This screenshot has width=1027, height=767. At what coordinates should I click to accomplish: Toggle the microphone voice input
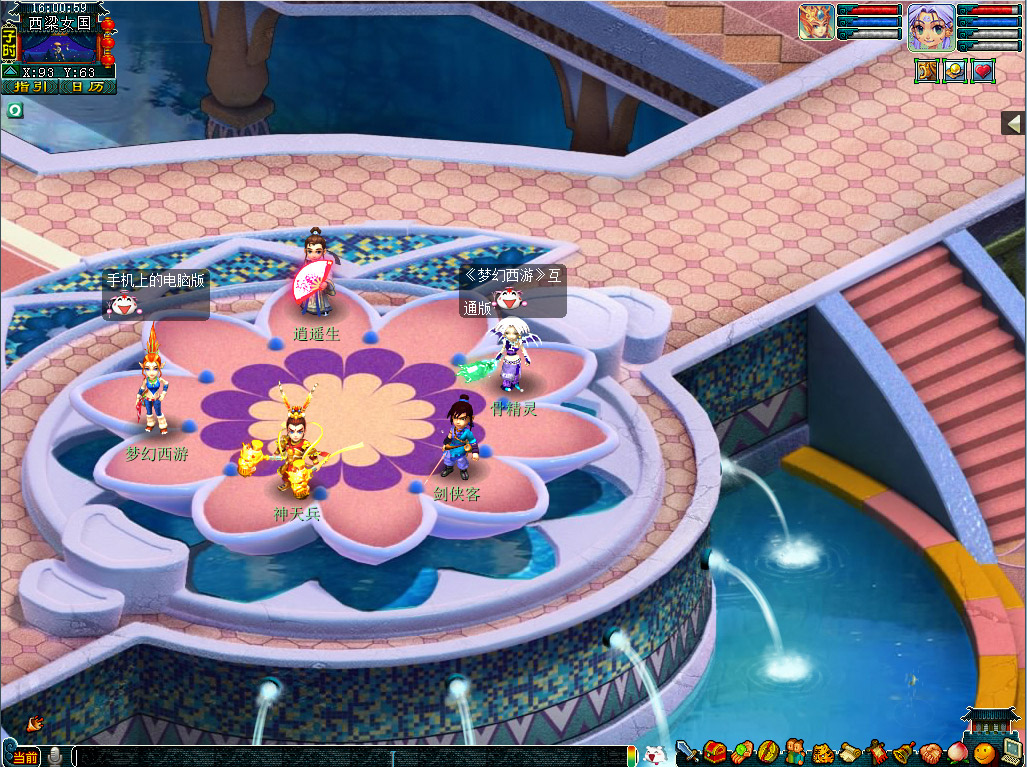(x=56, y=755)
